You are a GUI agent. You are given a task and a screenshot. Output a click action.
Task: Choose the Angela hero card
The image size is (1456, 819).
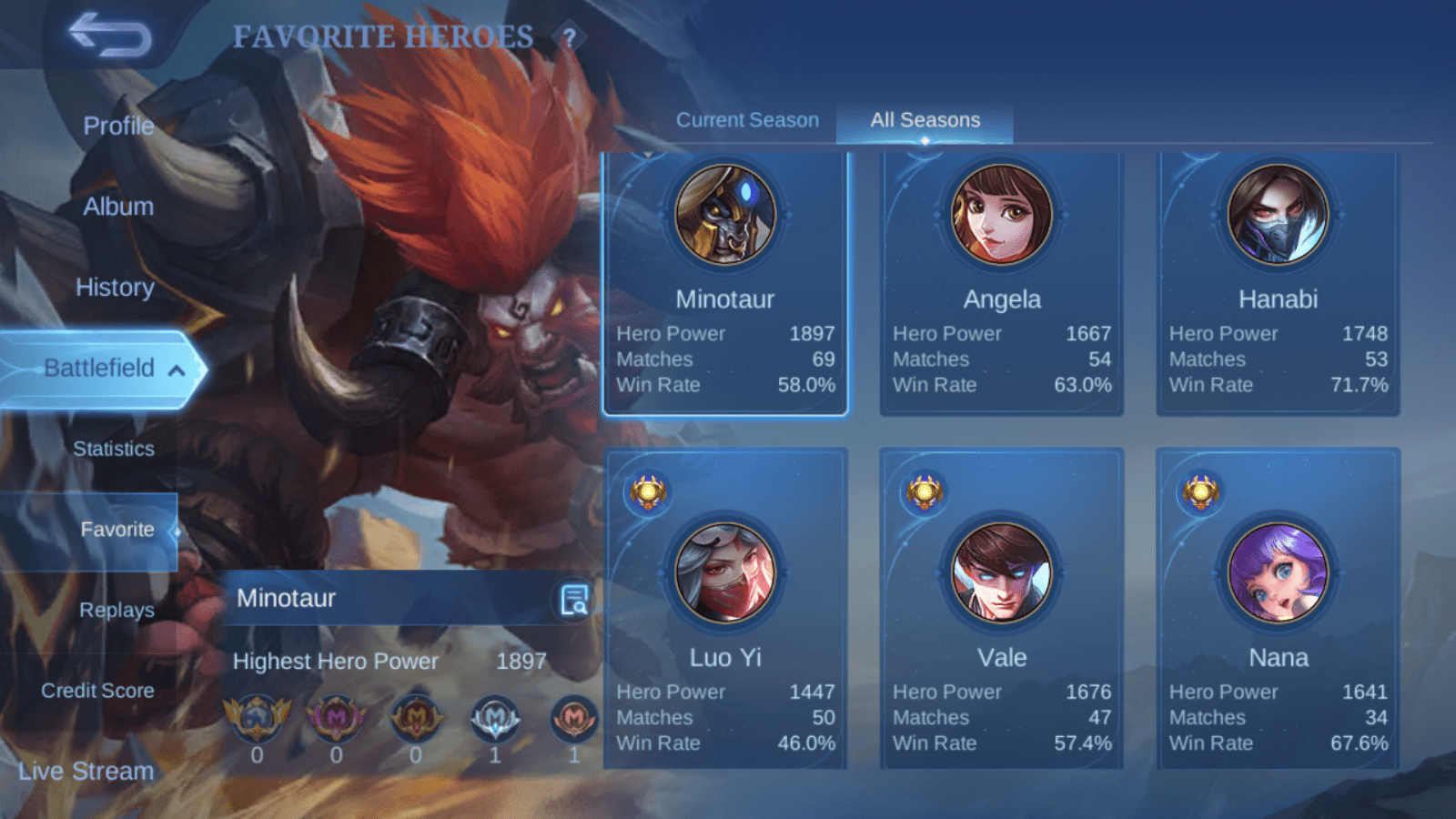click(1001, 284)
